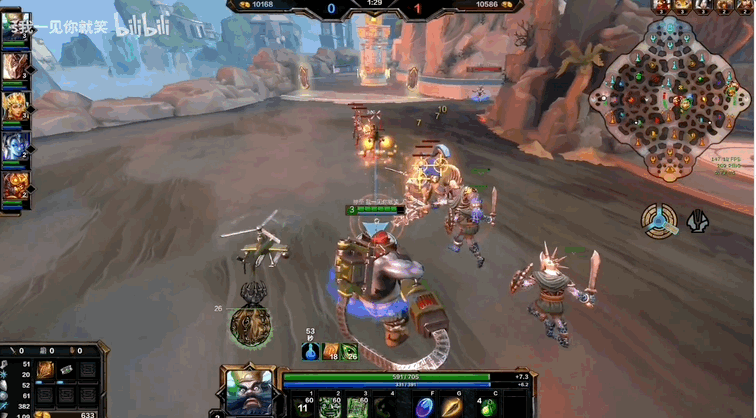Use the second ability with green face icon
Screen dimensions: 756x418
coord(329,406)
